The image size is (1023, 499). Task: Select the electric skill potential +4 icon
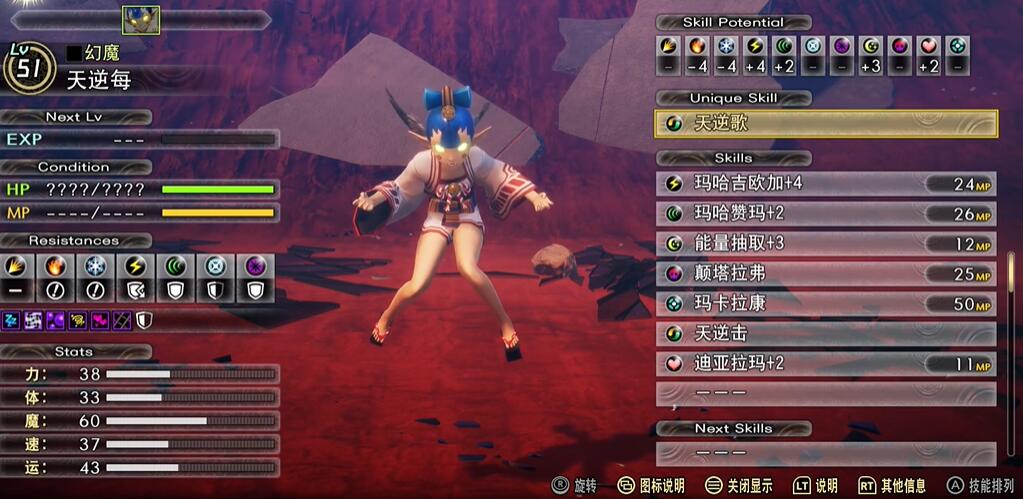pyautogui.click(x=756, y=45)
